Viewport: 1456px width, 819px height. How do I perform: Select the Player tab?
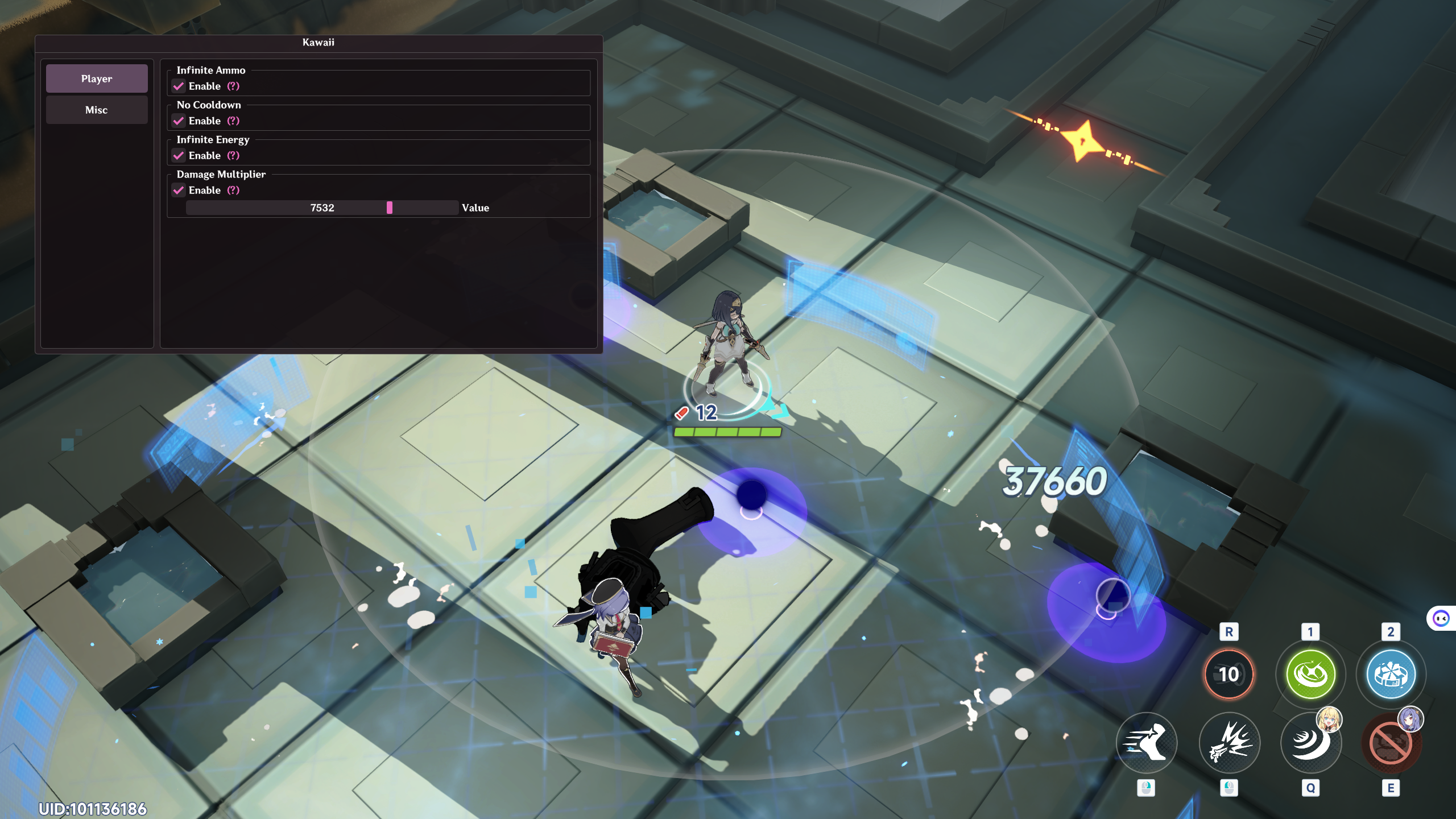tap(97, 78)
